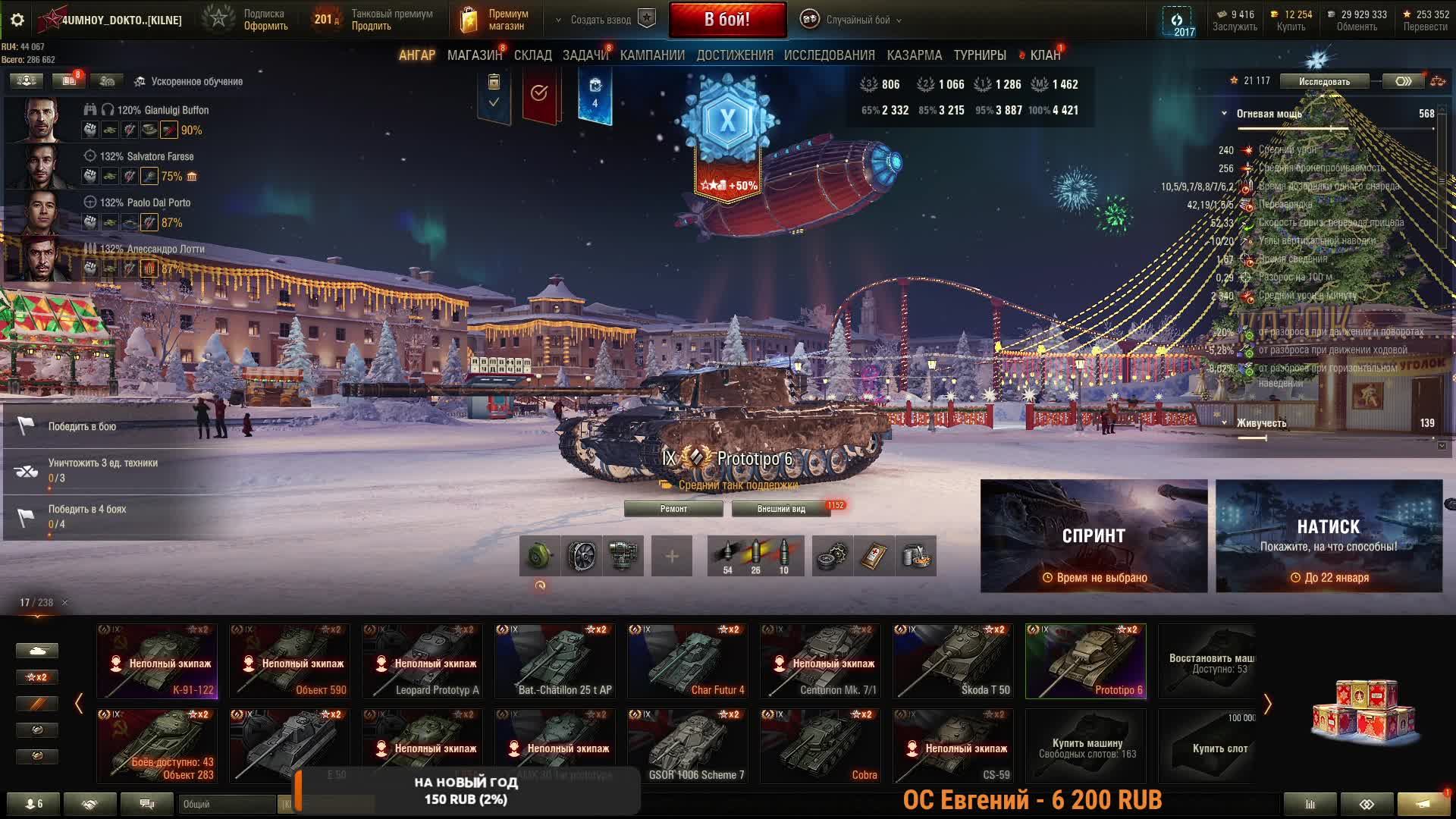Start battle with the В бой! button
The image size is (1456, 819).
coord(726,20)
